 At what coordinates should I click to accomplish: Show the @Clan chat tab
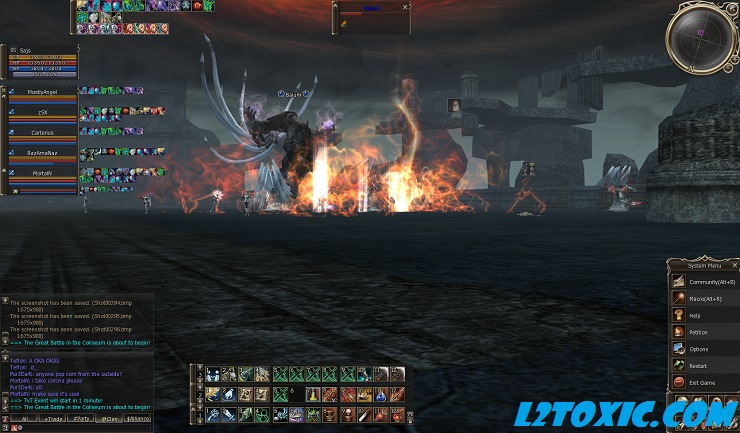pos(109,418)
